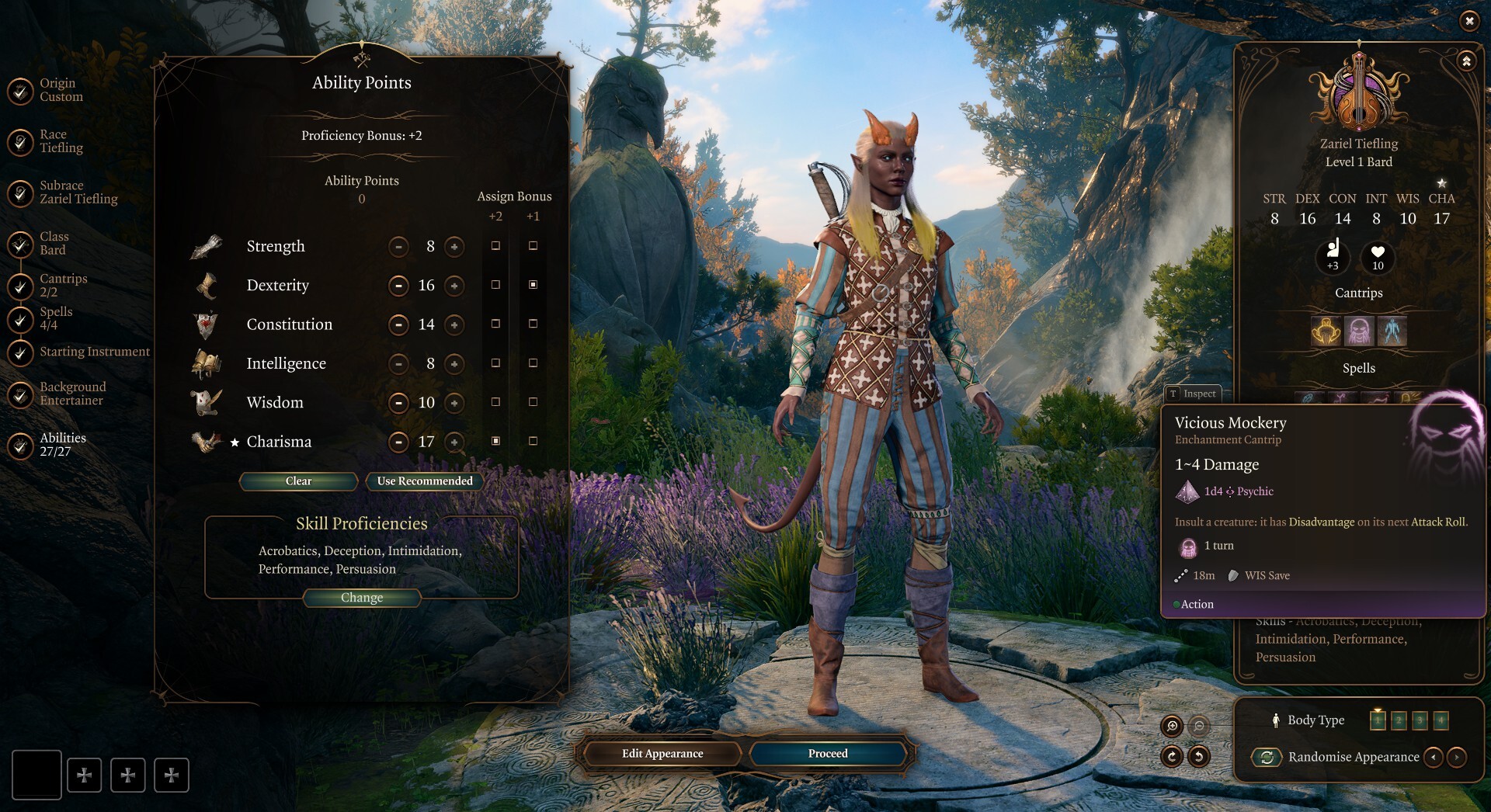This screenshot has height=812, width=1491.
Task: Click Use Recommended ability scores
Action: click(x=425, y=481)
